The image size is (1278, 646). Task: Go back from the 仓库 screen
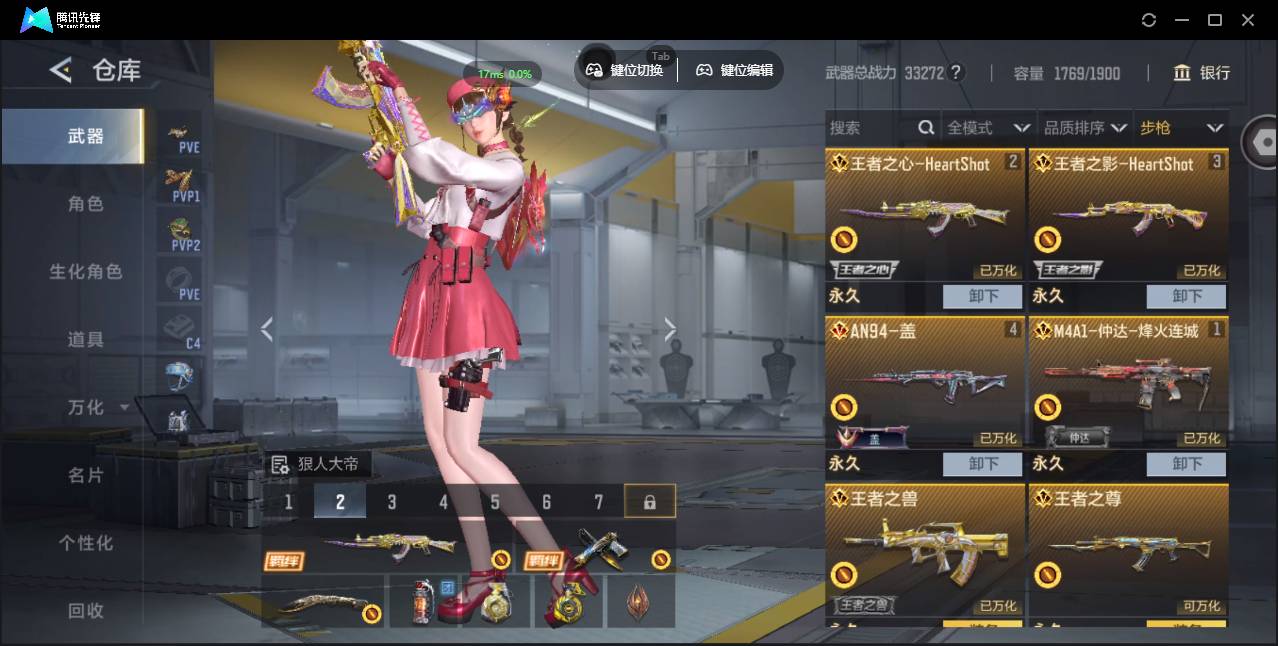pos(60,70)
